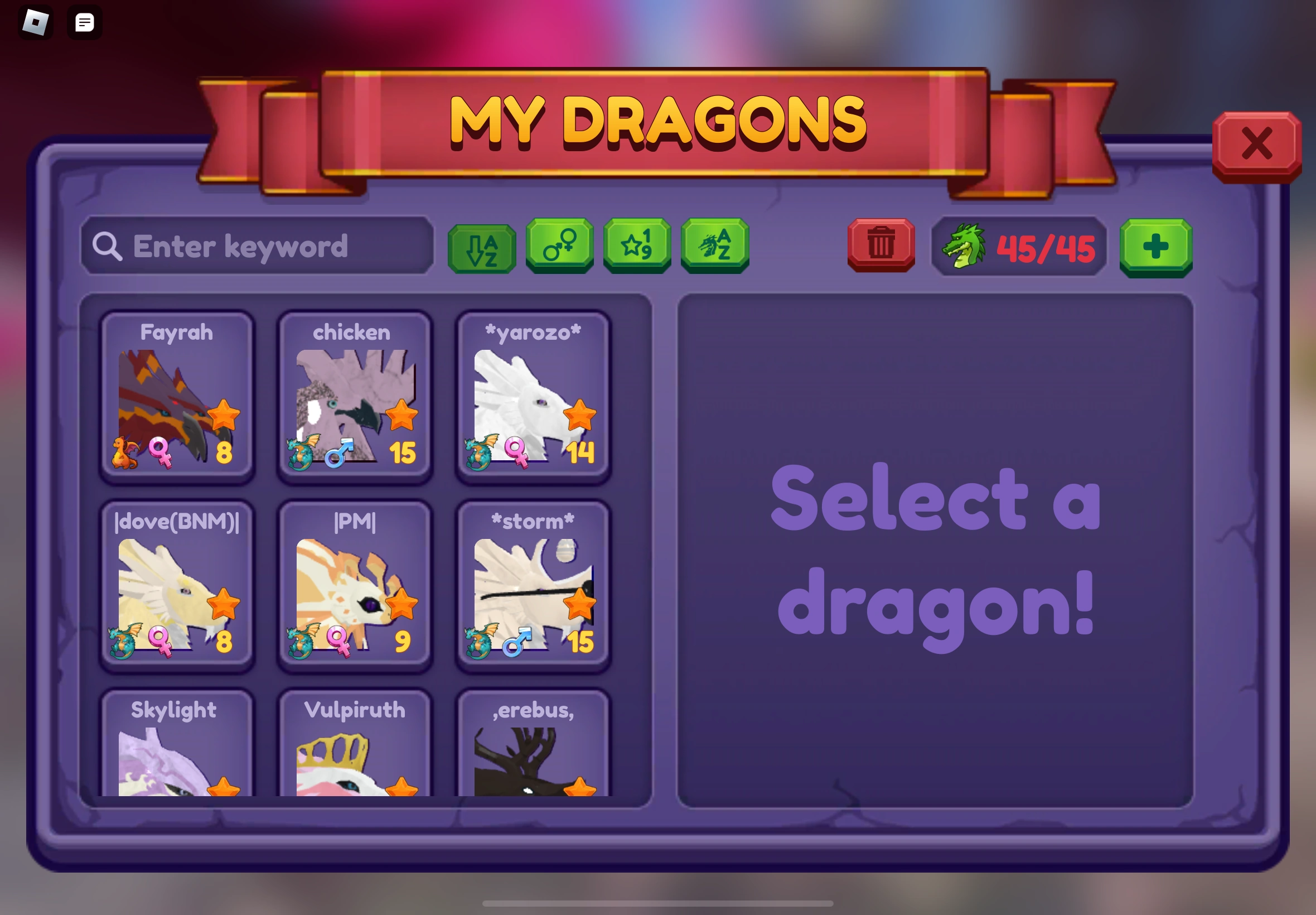Open the alphabetical A-Z sort tool

pos(481,247)
